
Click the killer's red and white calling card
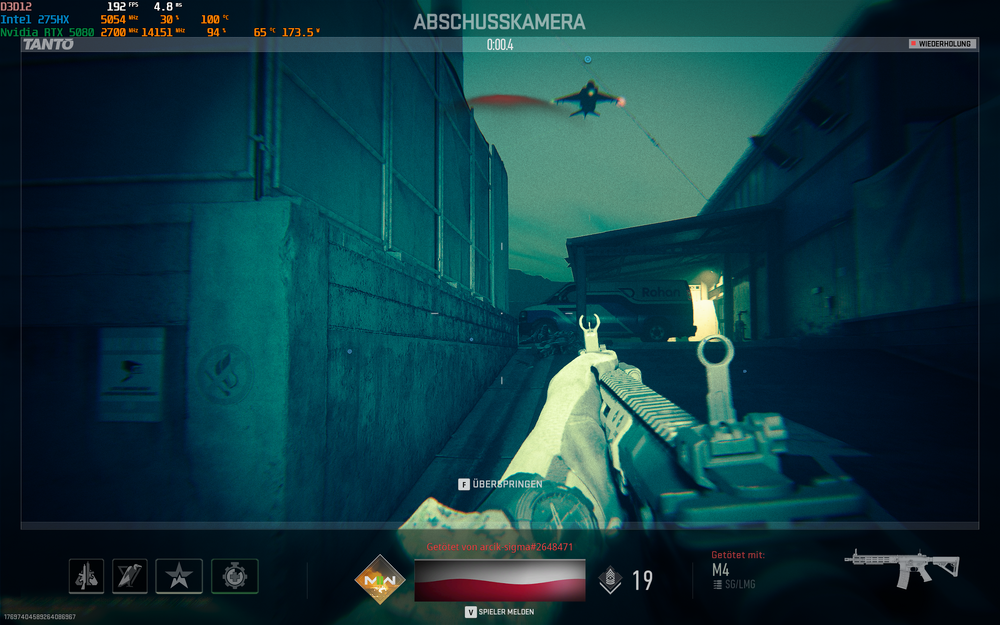[500, 580]
